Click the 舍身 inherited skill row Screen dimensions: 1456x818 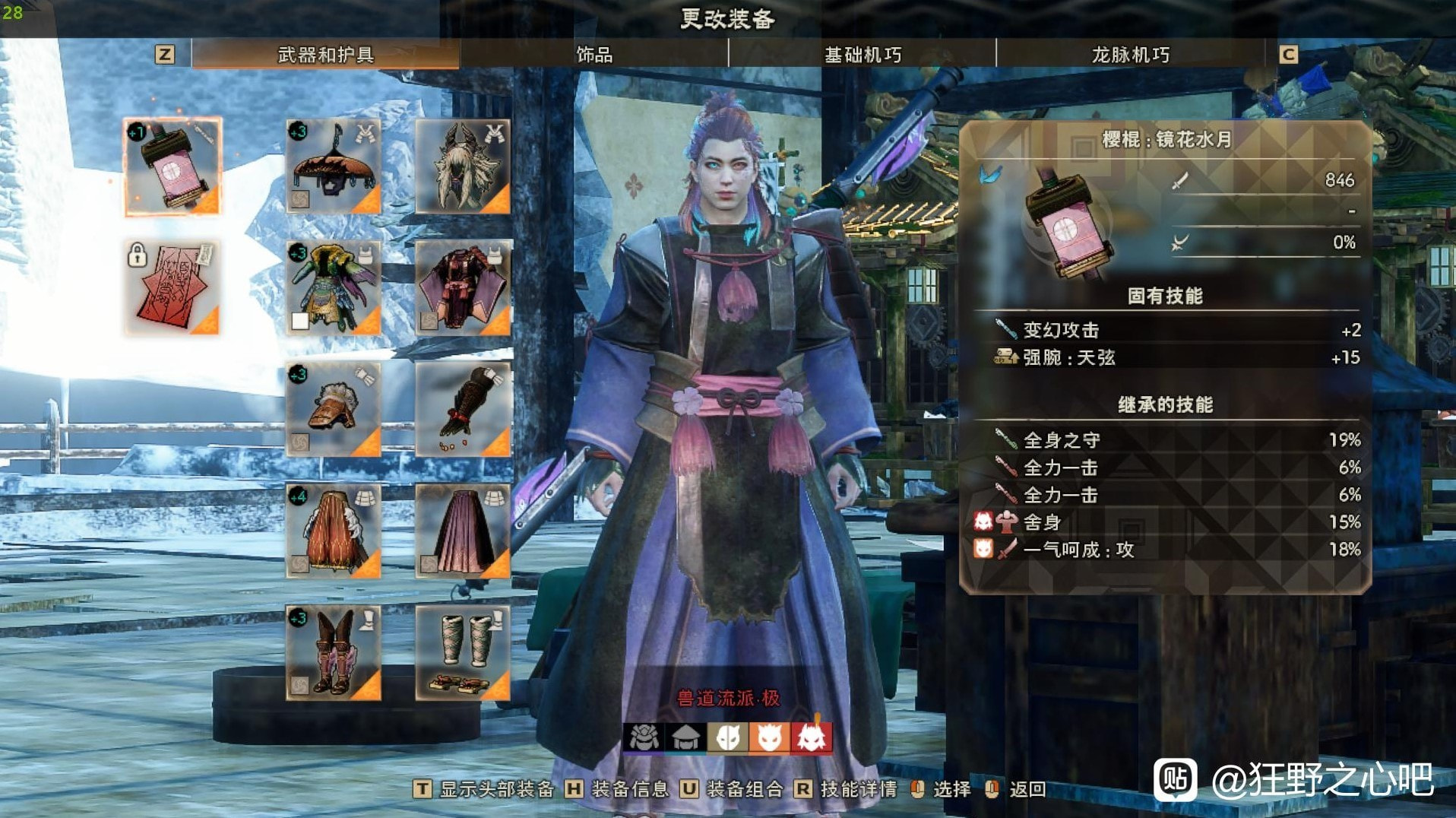[x=1165, y=522]
